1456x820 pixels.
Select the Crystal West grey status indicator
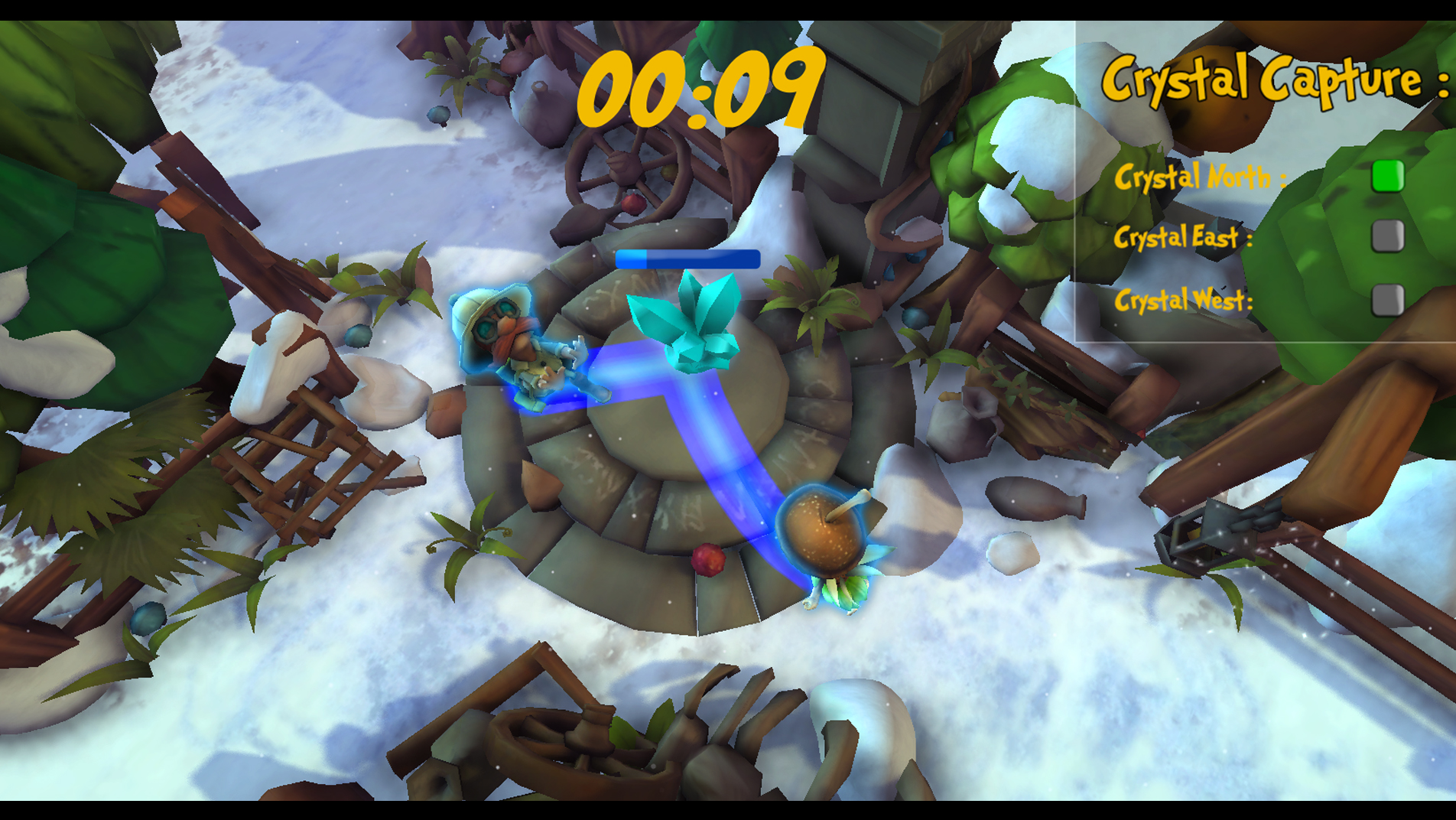[x=1387, y=300]
